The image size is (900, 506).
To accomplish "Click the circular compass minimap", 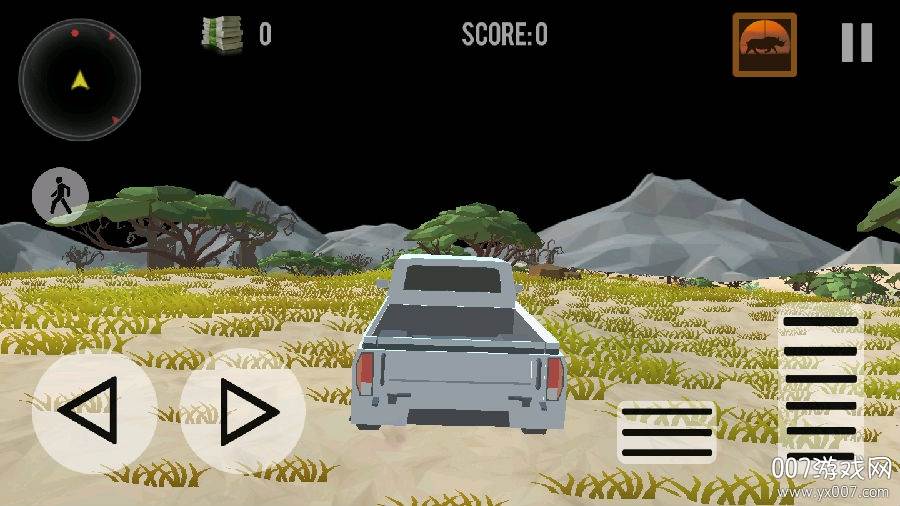I will point(79,79).
